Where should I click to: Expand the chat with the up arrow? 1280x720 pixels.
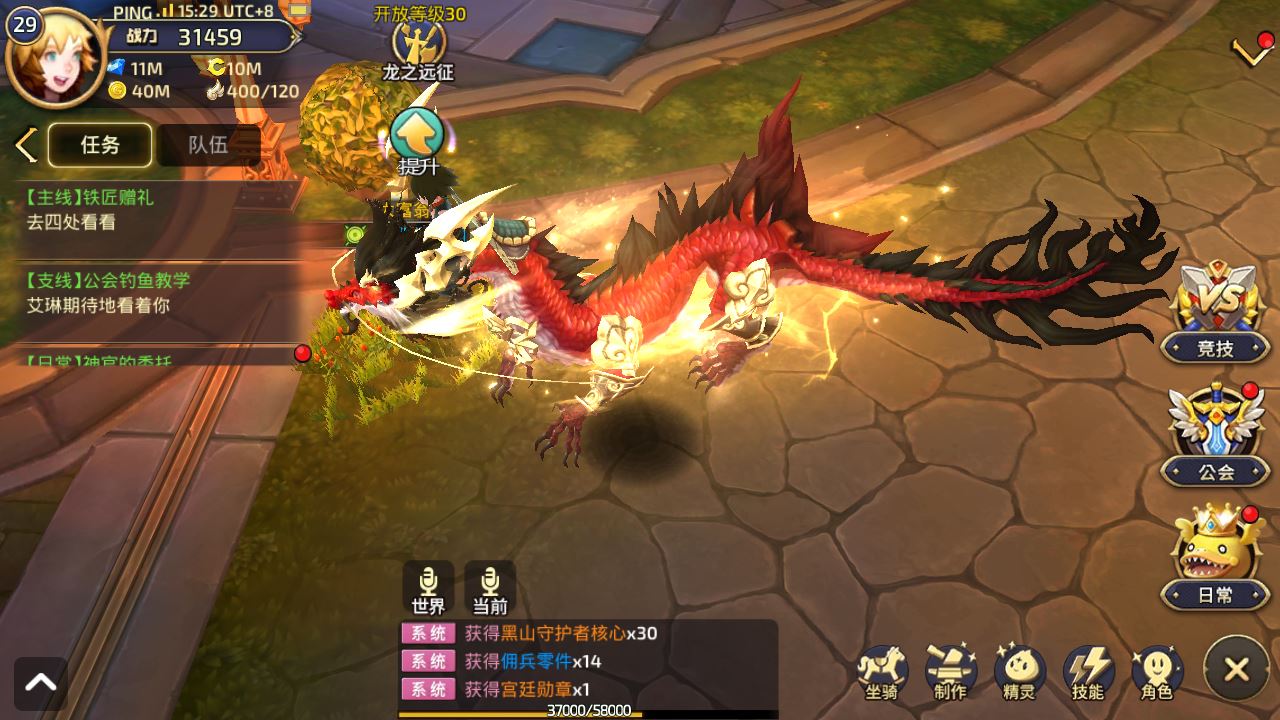tap(41, 683)
